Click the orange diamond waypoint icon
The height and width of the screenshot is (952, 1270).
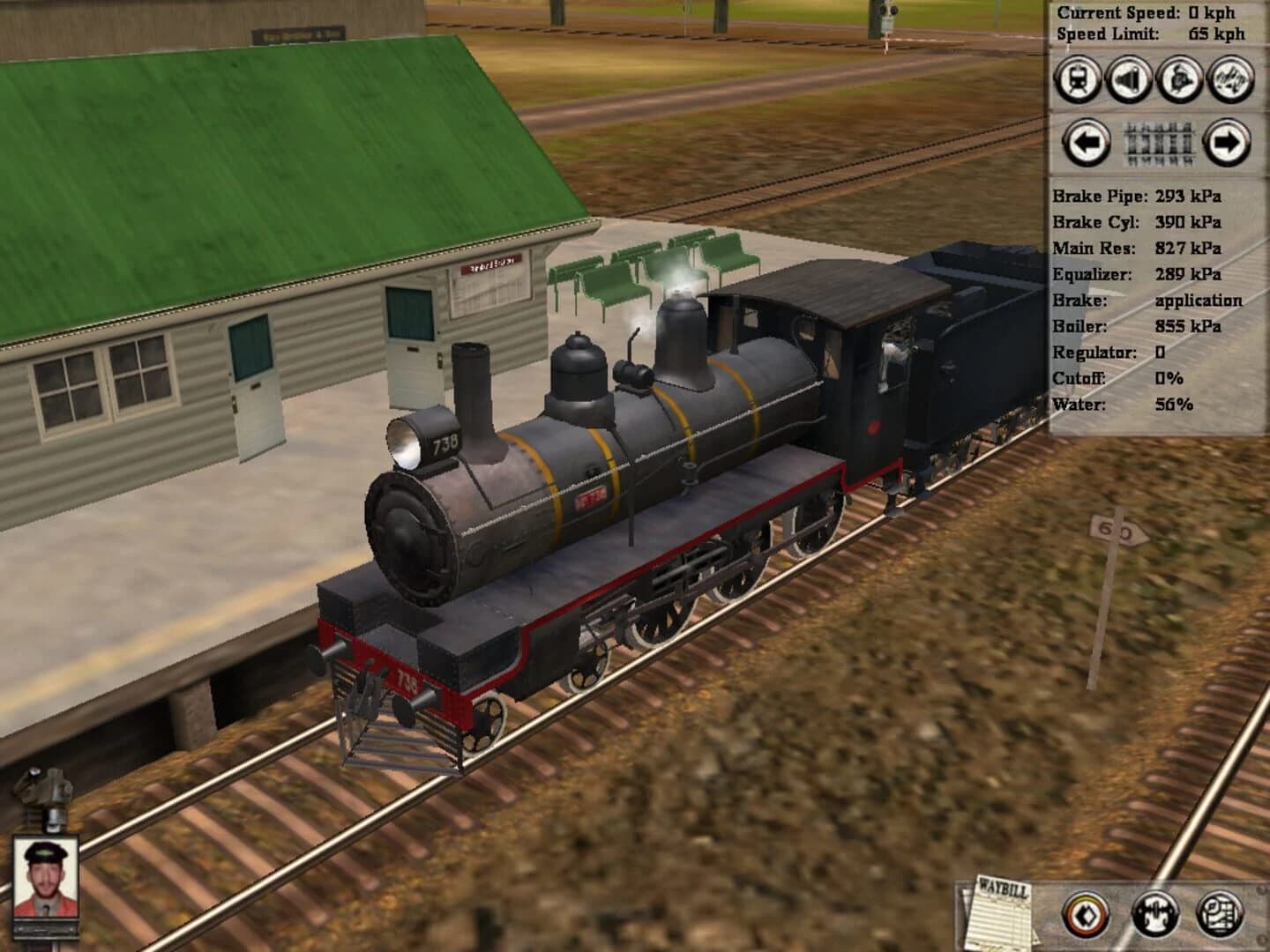coord(1085,915)
